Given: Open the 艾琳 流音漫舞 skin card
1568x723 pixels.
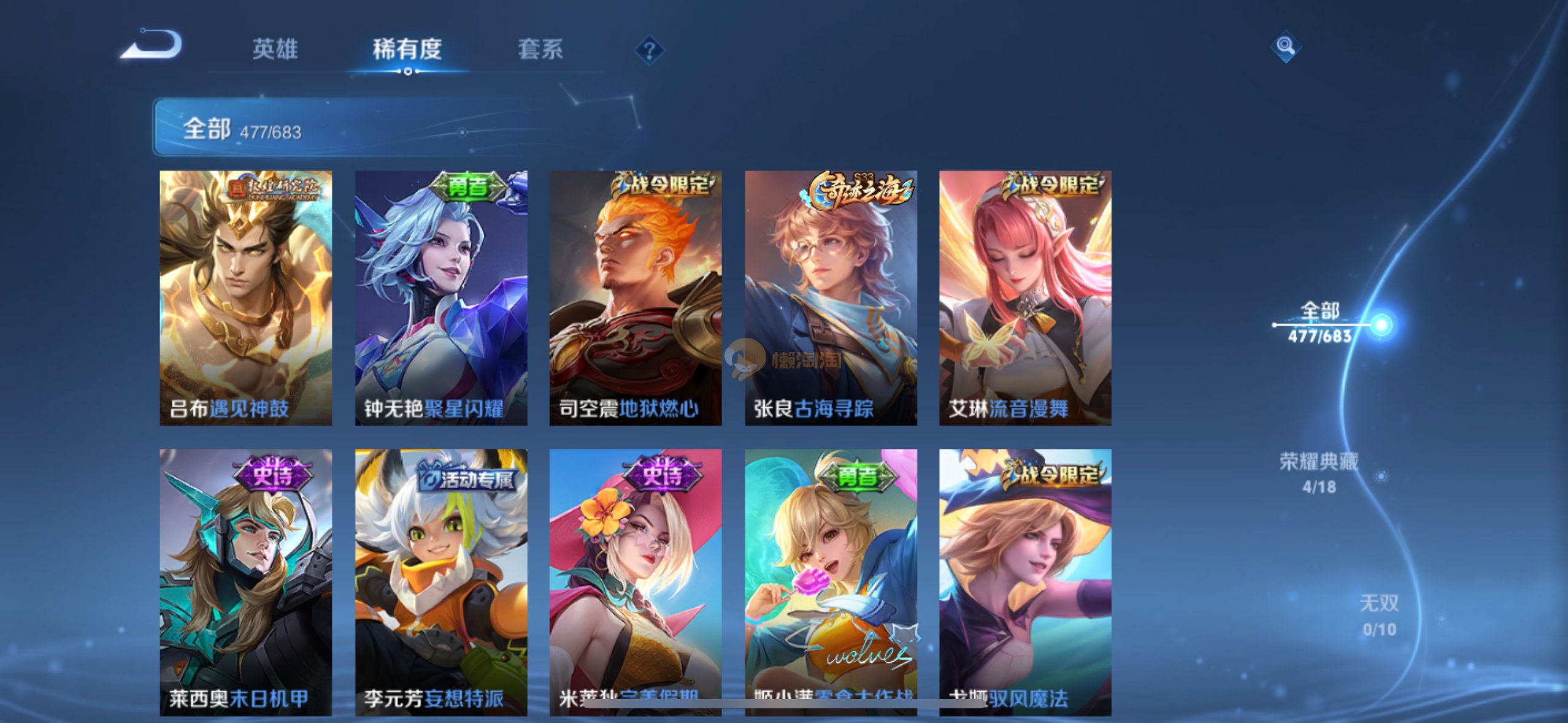Looking at the screenshot, I should pyautogui.click(x=1025, y=298).
